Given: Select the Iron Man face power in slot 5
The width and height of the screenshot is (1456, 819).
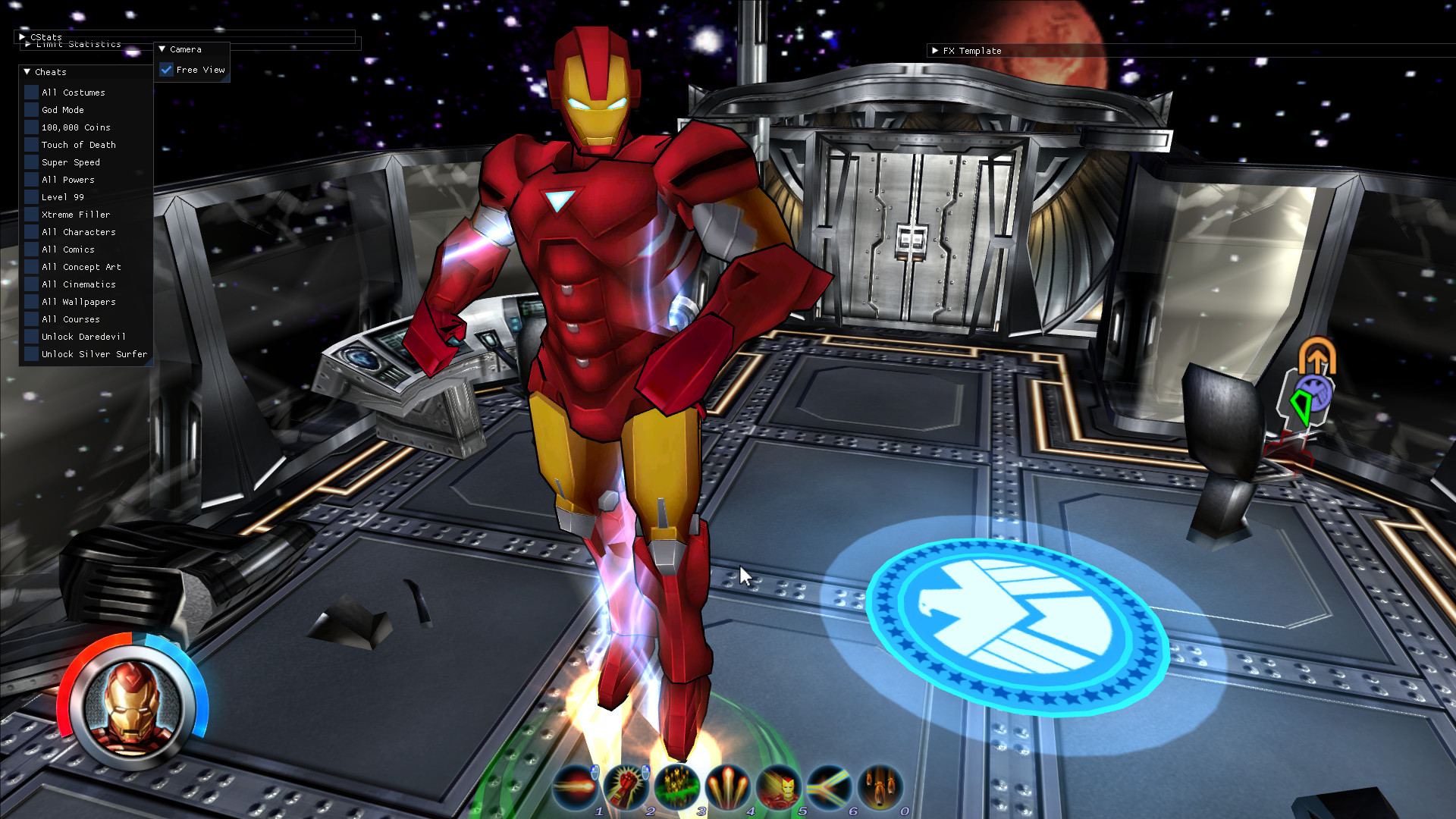Looking at the screenshot, I should pyautogui.click(x=780, y=786).
